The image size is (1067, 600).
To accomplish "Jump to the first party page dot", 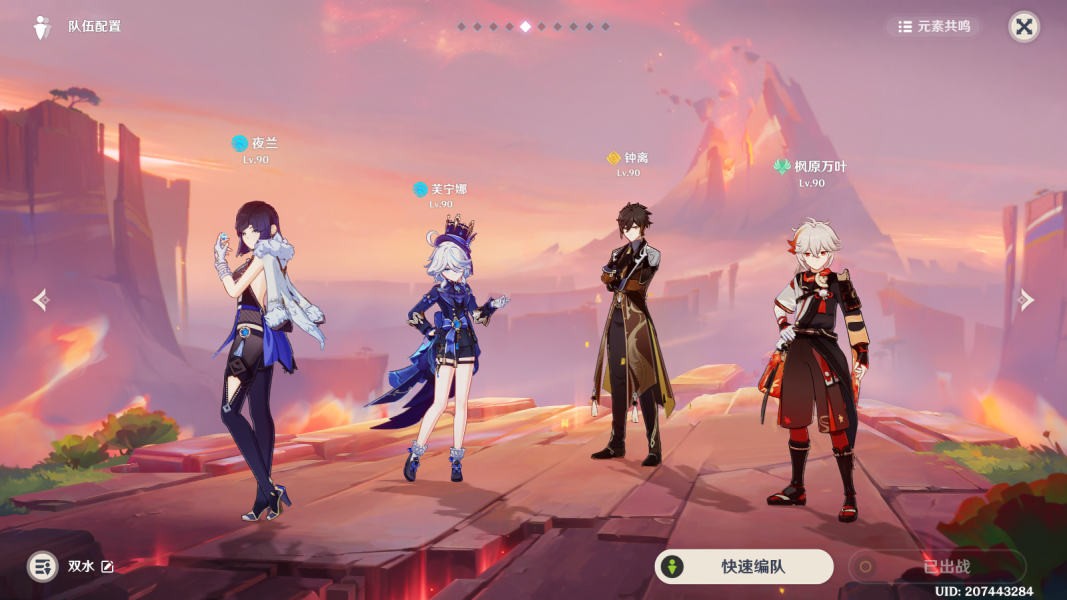I will tap(461, 27).
